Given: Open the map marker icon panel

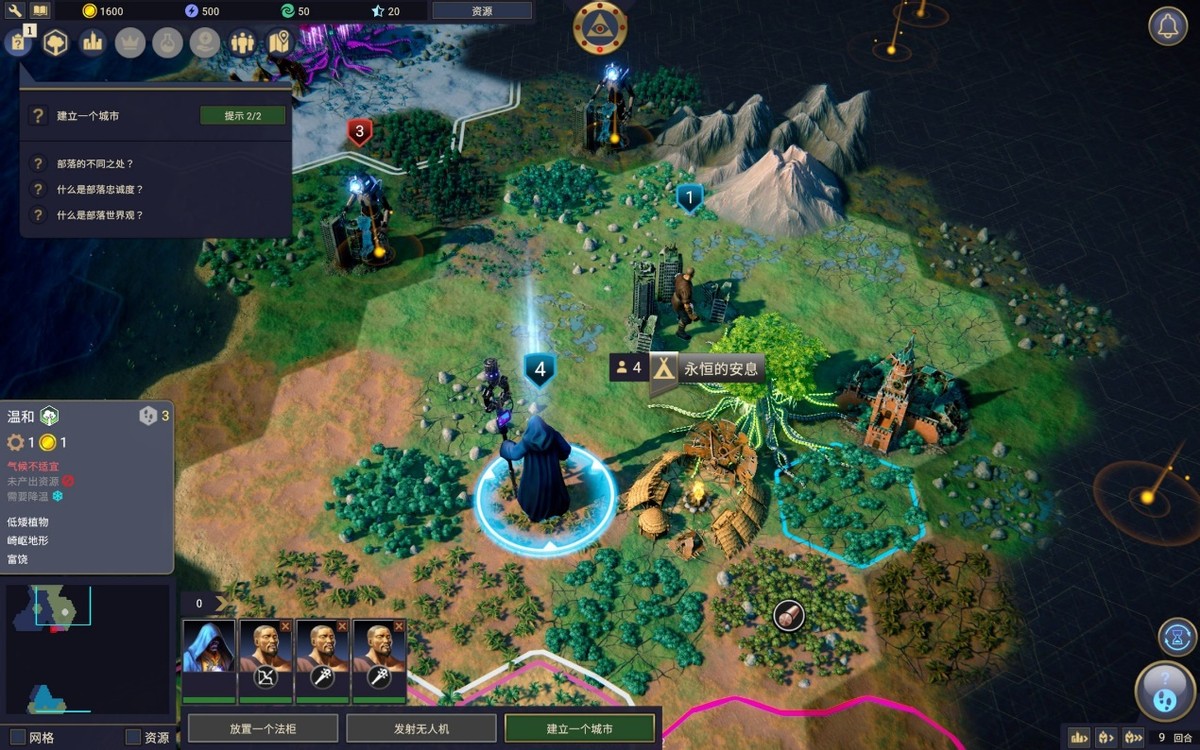Looking at the screenshot, I should tap(278, 42).
